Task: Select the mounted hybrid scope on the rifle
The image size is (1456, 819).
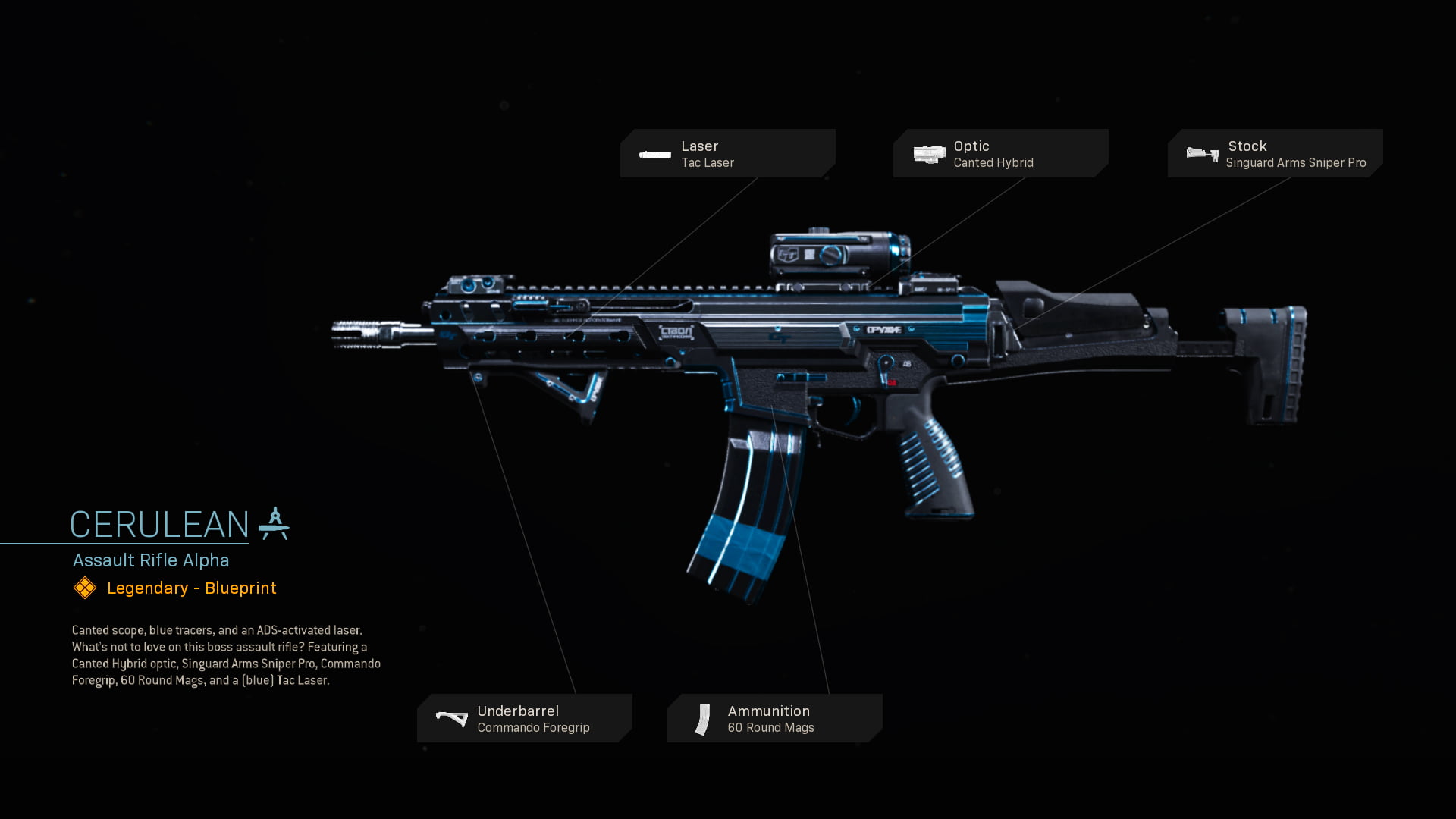Action: tap(838, 254)
